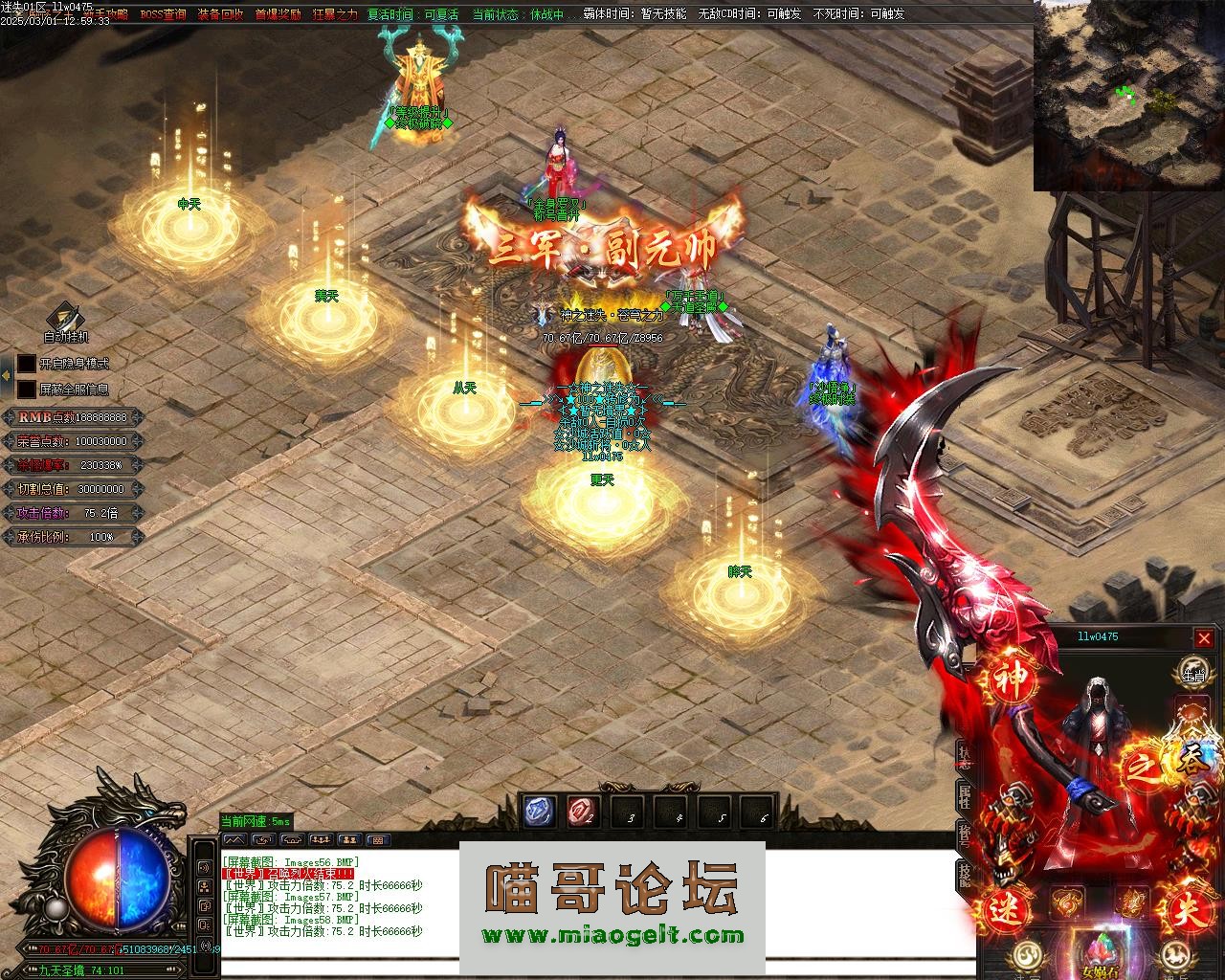1225x980 pixels.
Task: Use the red stone in hotbar slot two
Action: pos(583,812)
